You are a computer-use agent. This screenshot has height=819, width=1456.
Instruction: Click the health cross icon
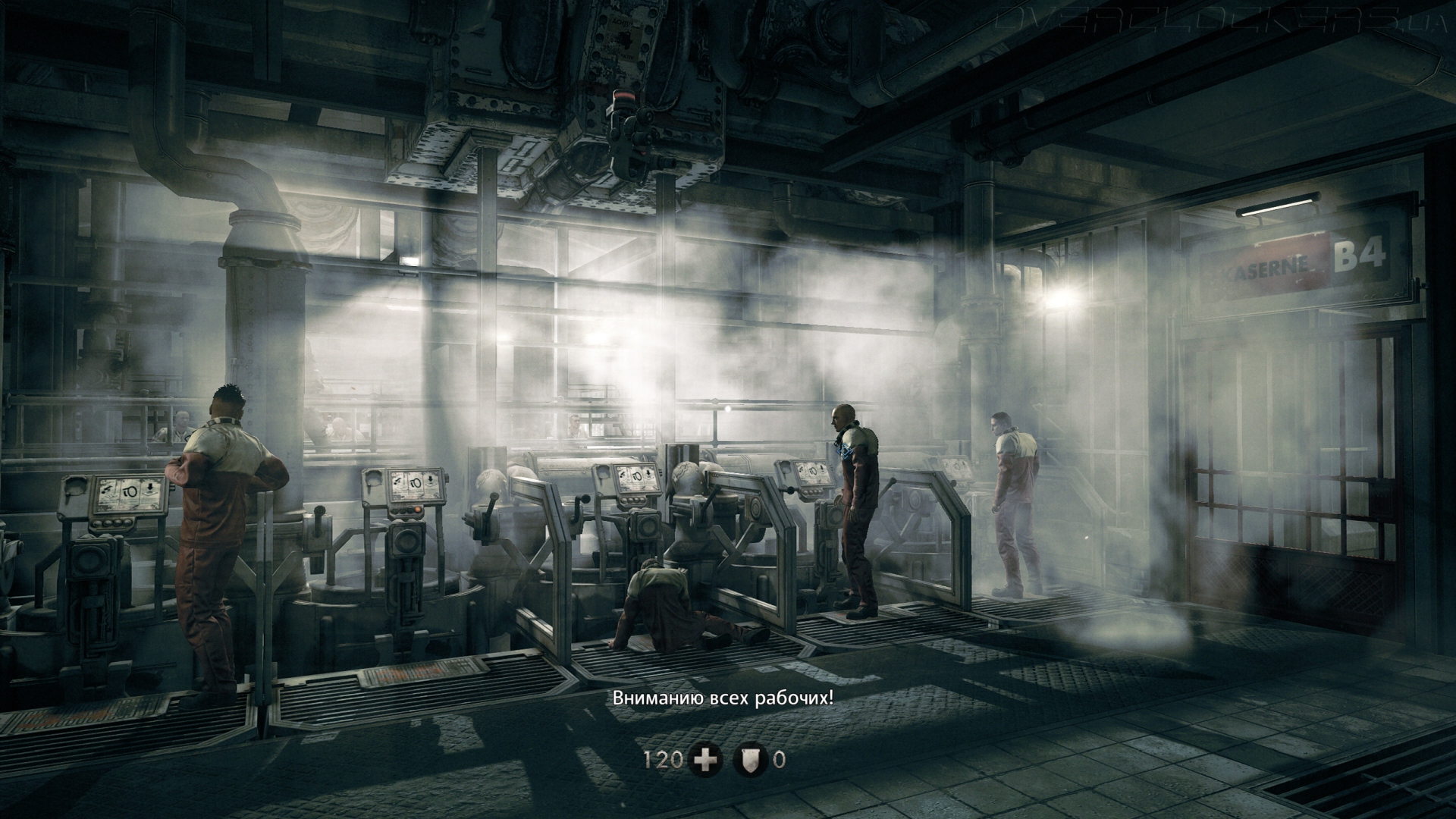(705, 760)
